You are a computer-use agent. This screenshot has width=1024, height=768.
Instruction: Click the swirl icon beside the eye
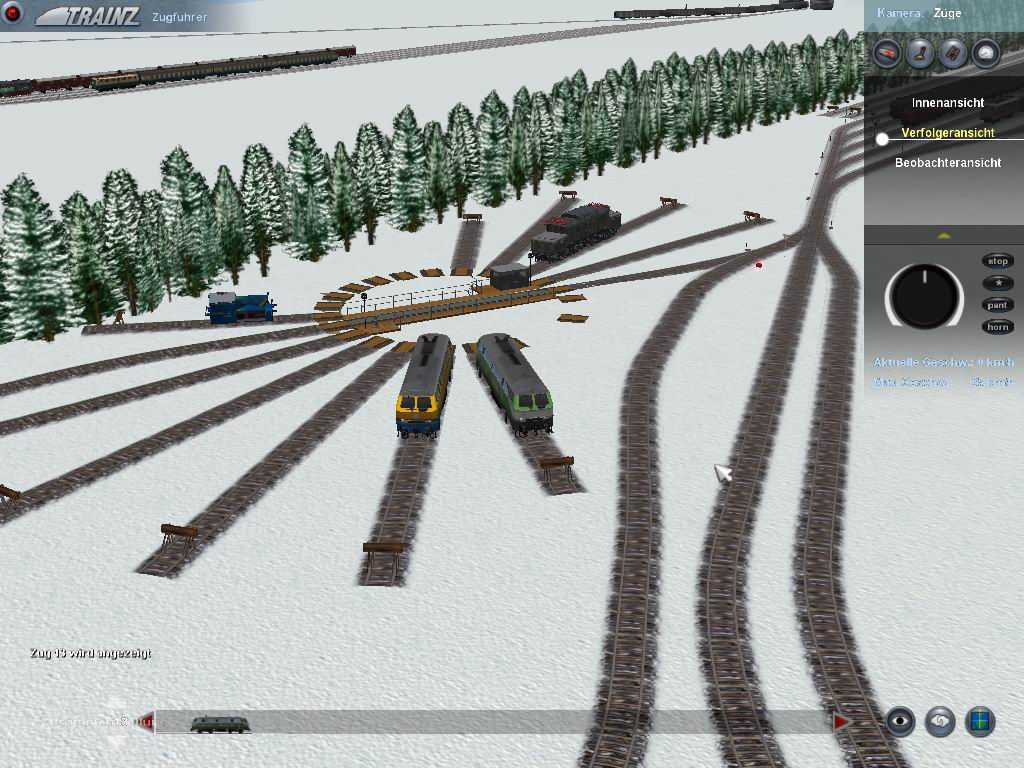click(940, 721)
